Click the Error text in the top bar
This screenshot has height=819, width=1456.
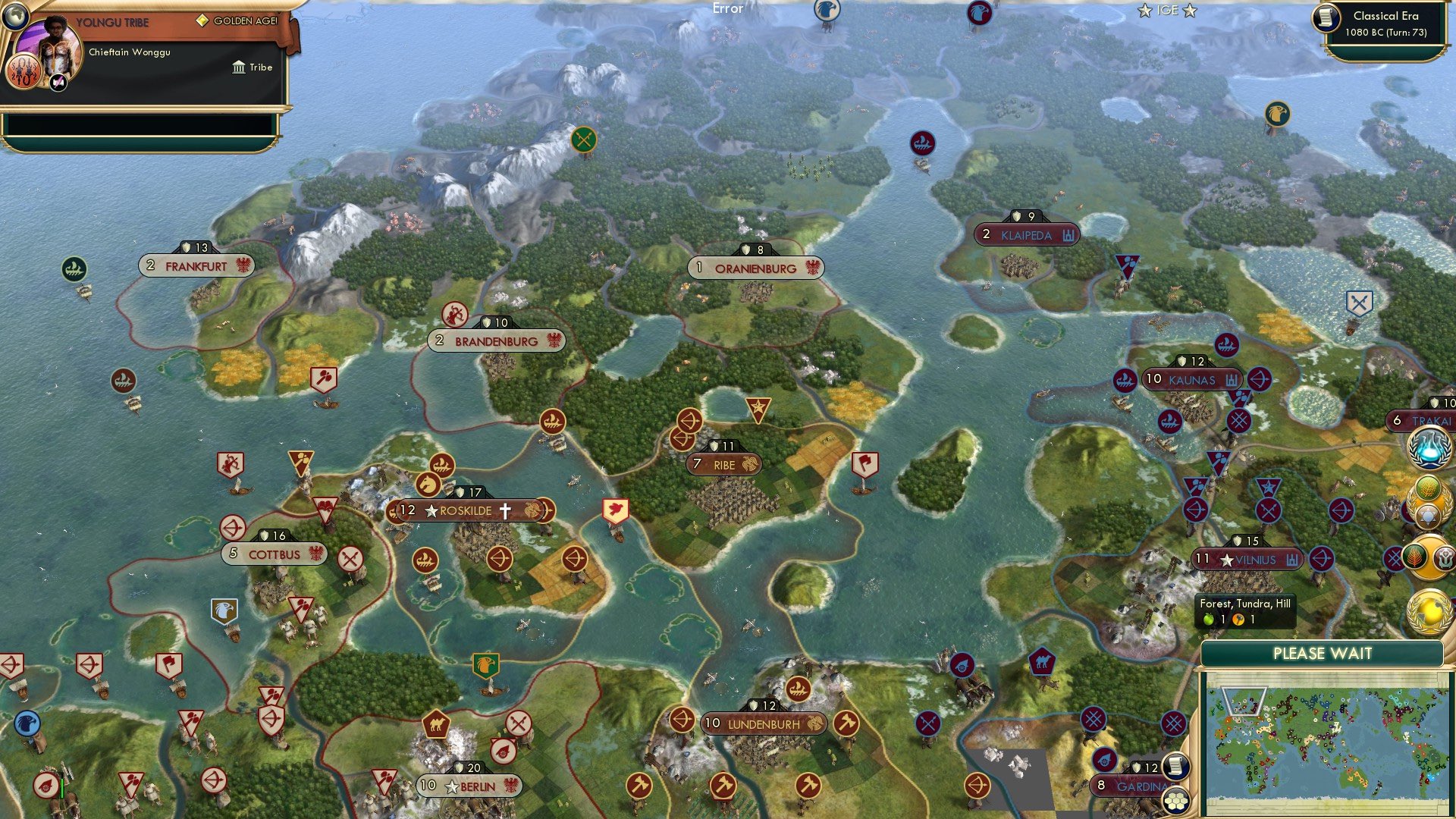pos(728,9)
